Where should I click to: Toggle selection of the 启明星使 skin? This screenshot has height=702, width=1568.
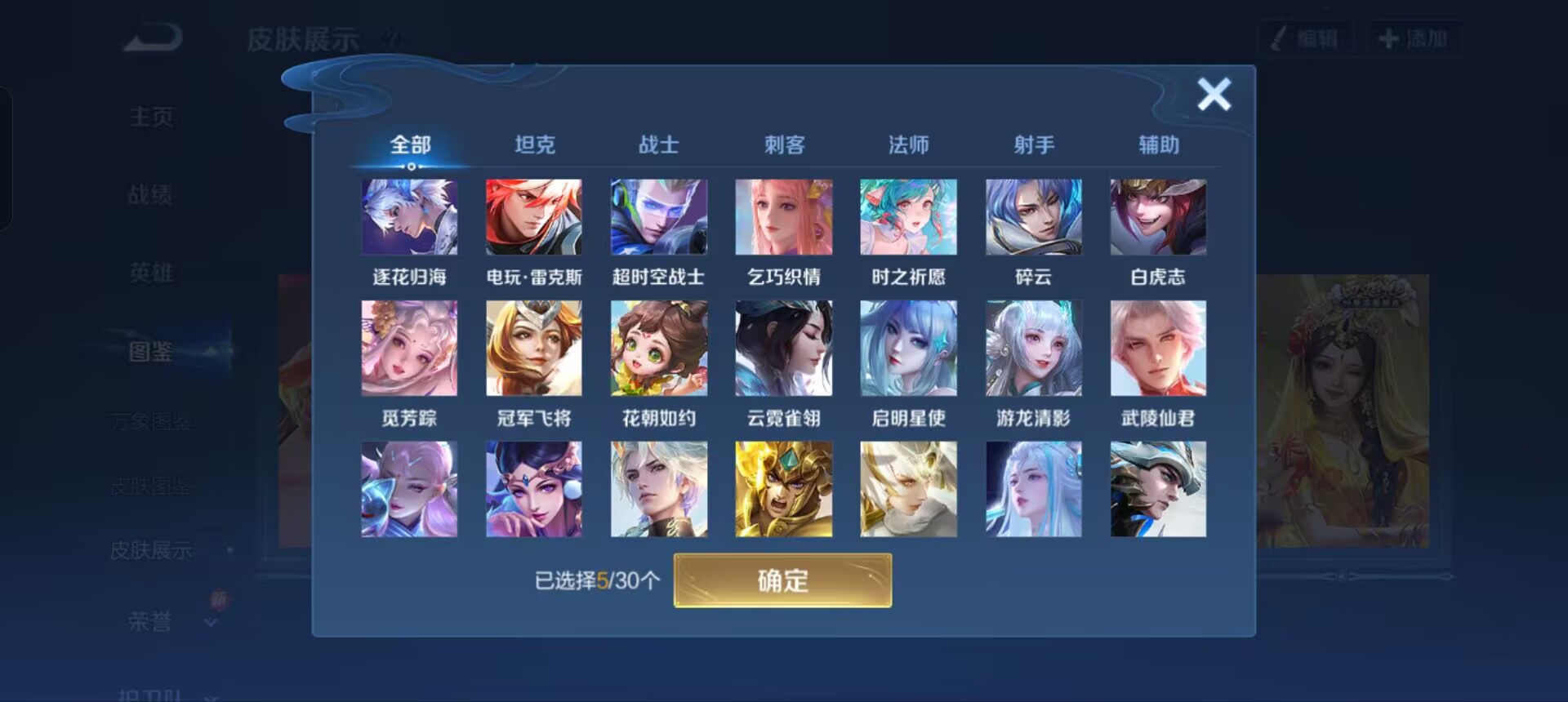click(x=908, y=348)
